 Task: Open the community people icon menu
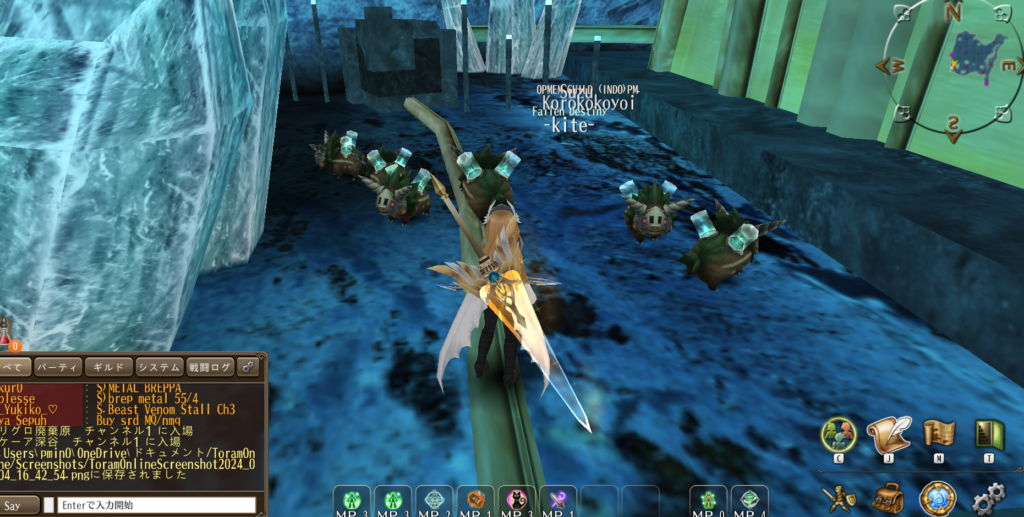[839, 434]
